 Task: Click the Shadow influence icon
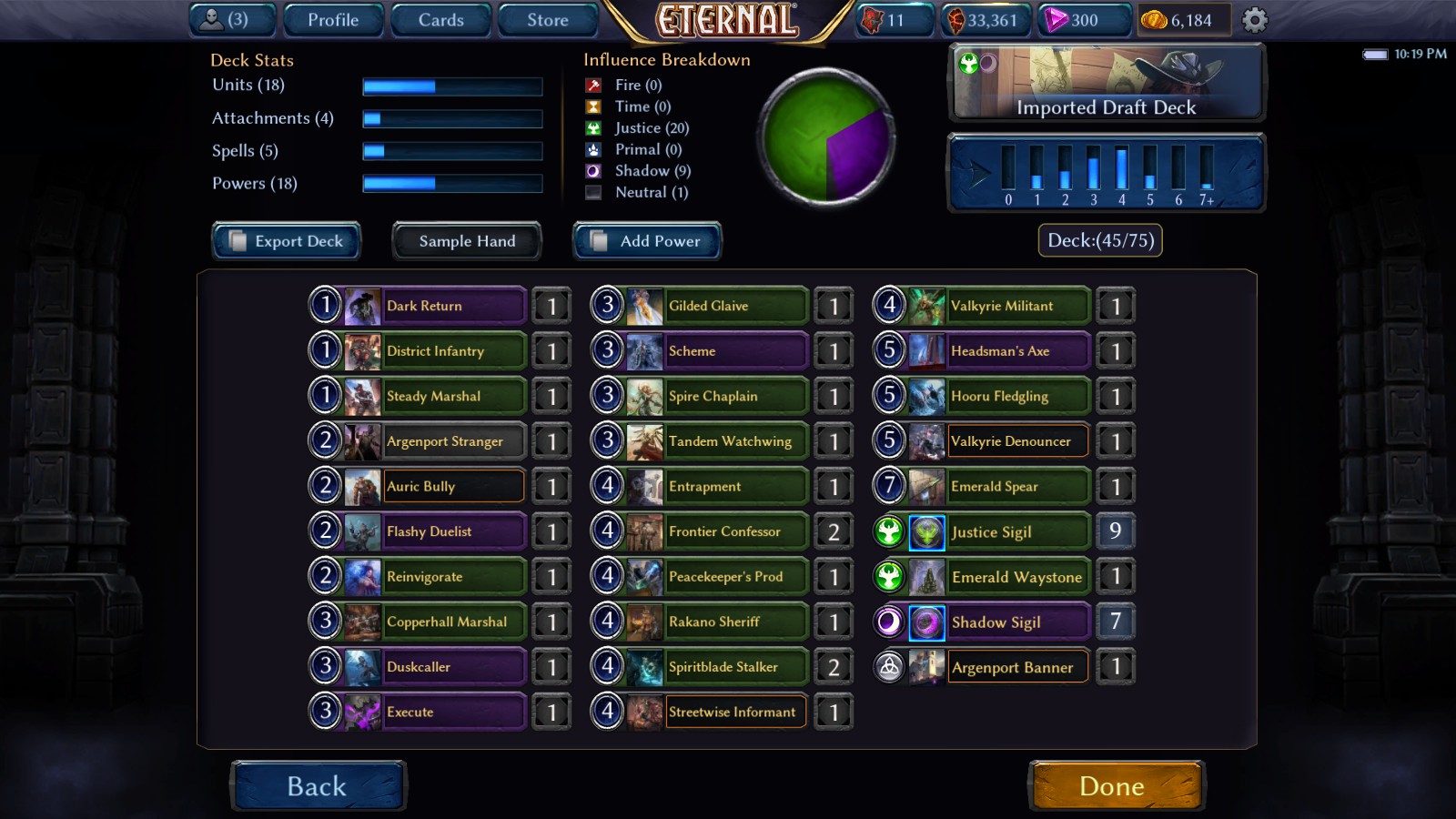pyautogui.click(x=593, y=171)
